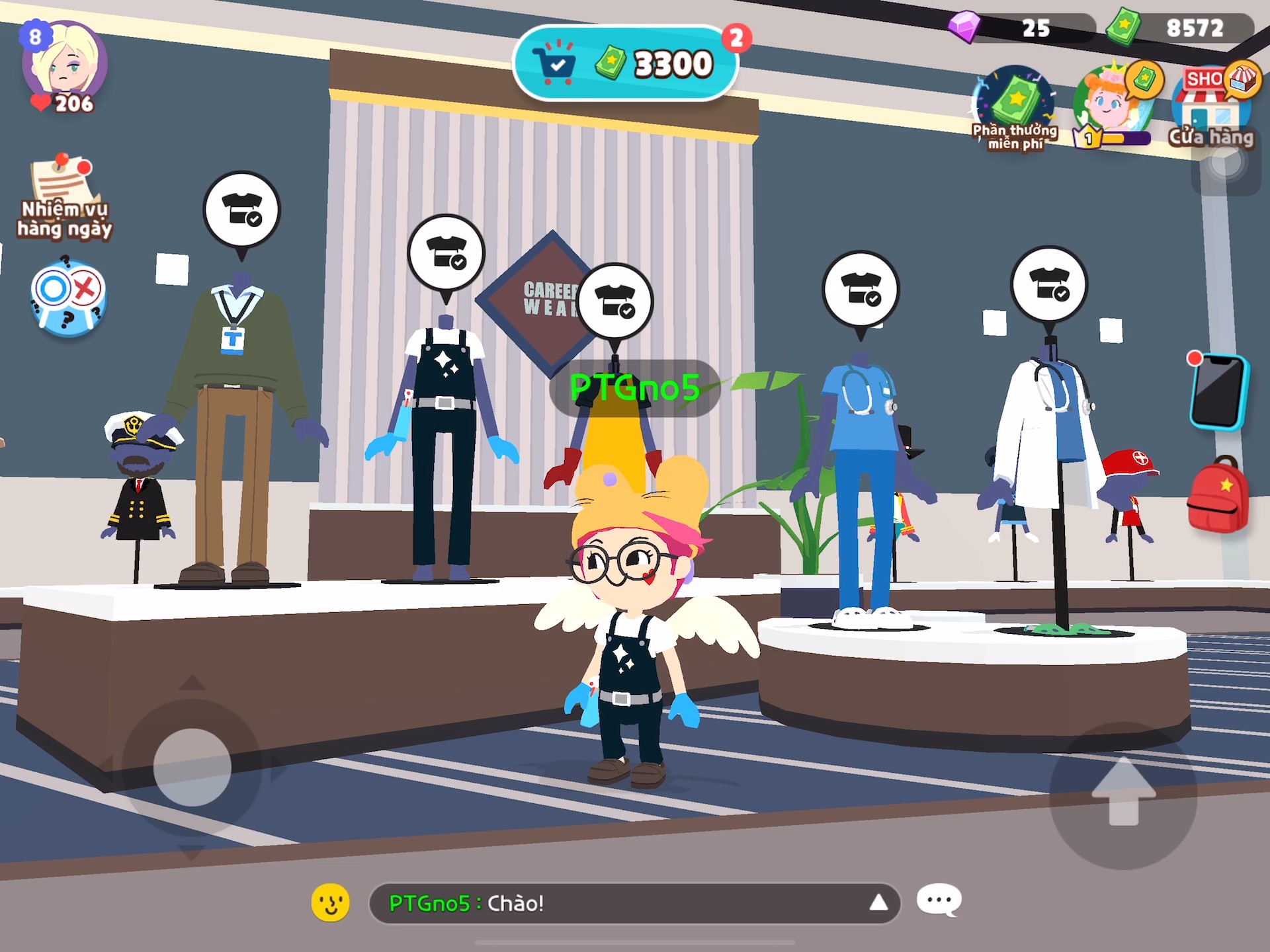Tap the chat message bar
Screen dimensions: 1270x952
pyautogui.click(x=622, y=902)
